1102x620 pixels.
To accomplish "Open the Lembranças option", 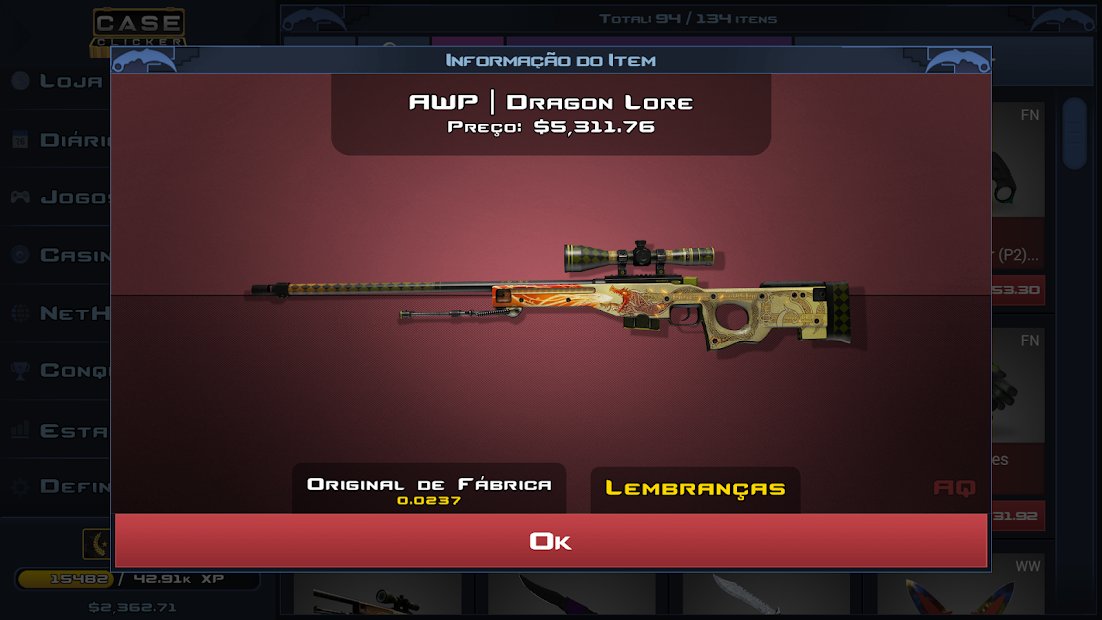I will pyautogui.click(x=695, y=489).
